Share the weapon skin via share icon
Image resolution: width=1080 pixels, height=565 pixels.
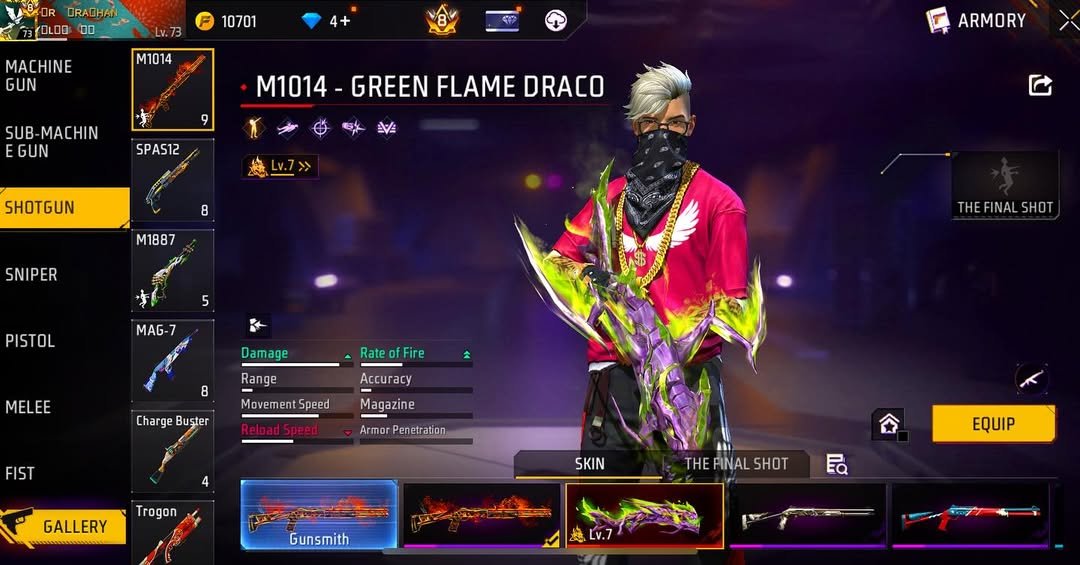[1040, 86]
